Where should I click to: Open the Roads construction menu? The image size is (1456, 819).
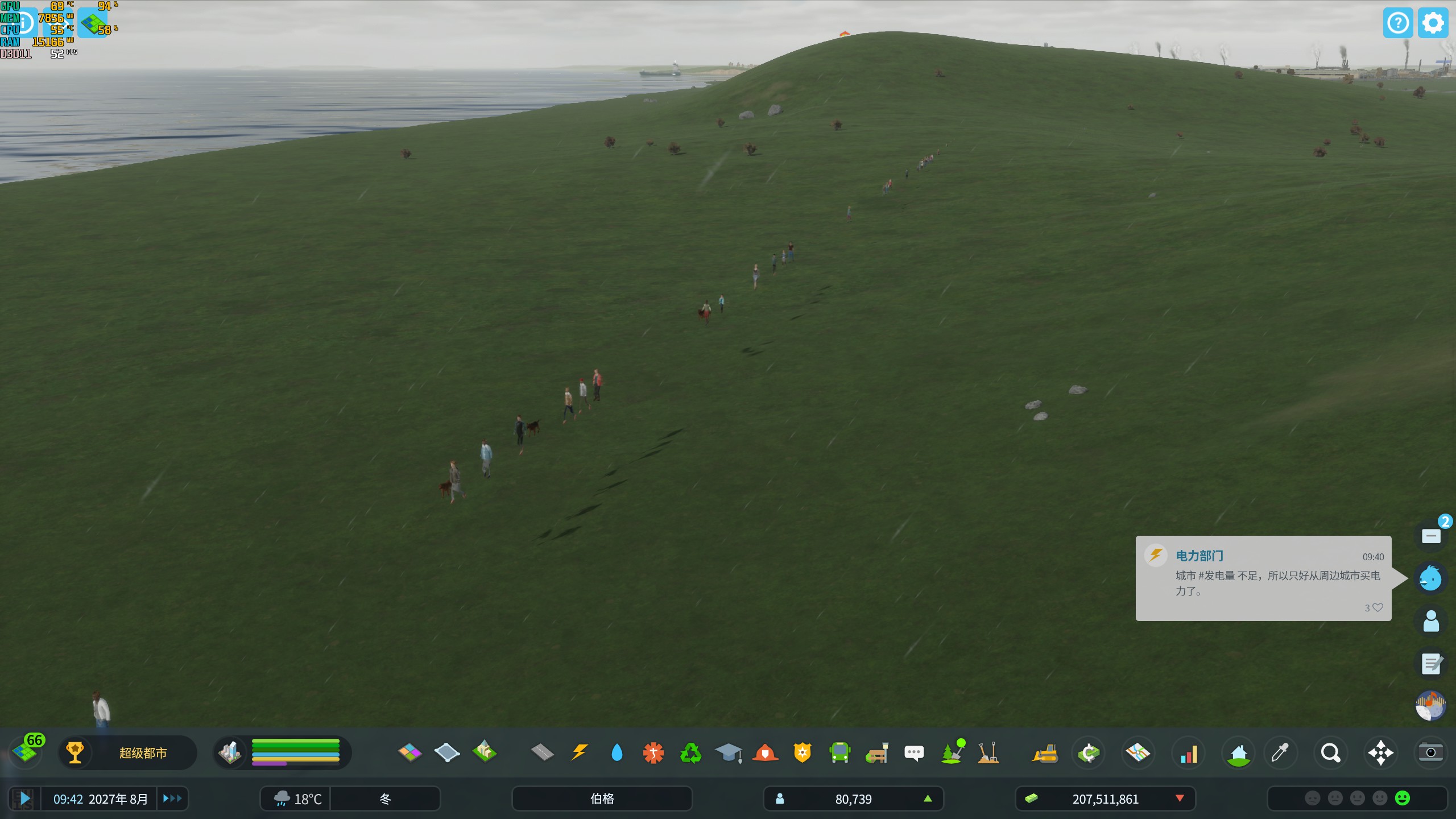point(543,752)
